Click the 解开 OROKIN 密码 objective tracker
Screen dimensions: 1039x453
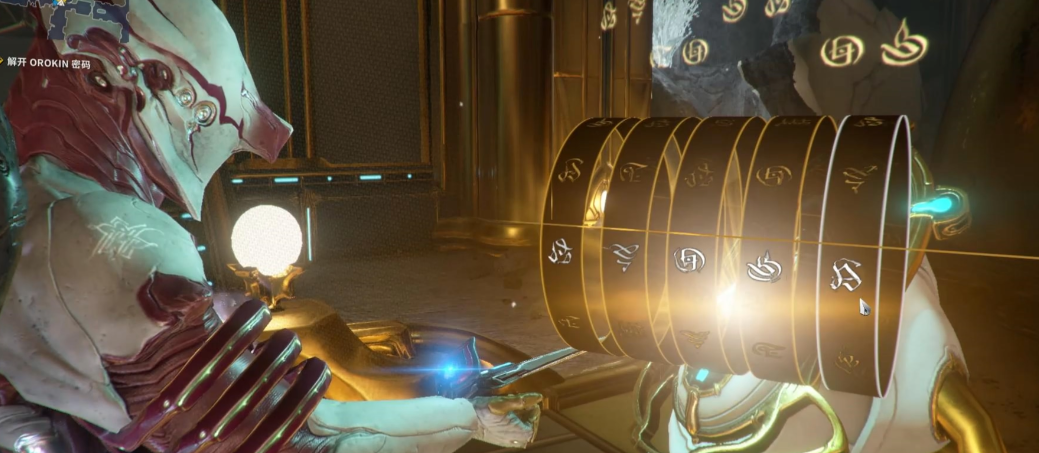coord(49,61)
